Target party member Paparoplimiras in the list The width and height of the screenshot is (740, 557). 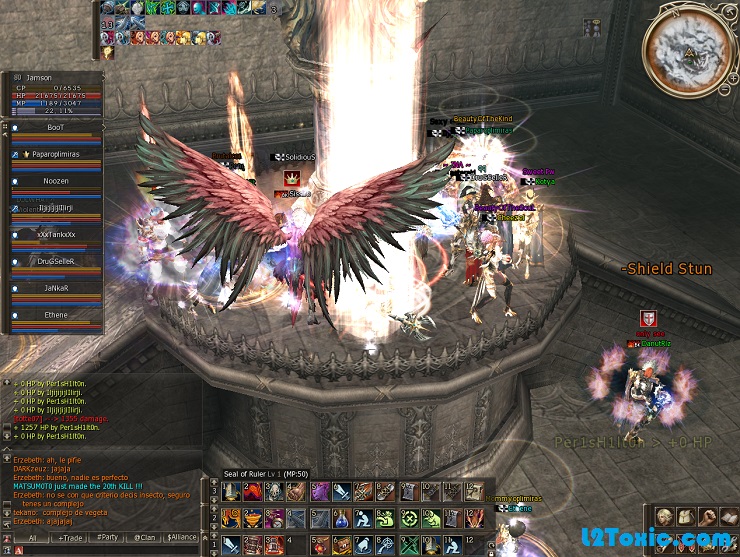click(56, 155)
